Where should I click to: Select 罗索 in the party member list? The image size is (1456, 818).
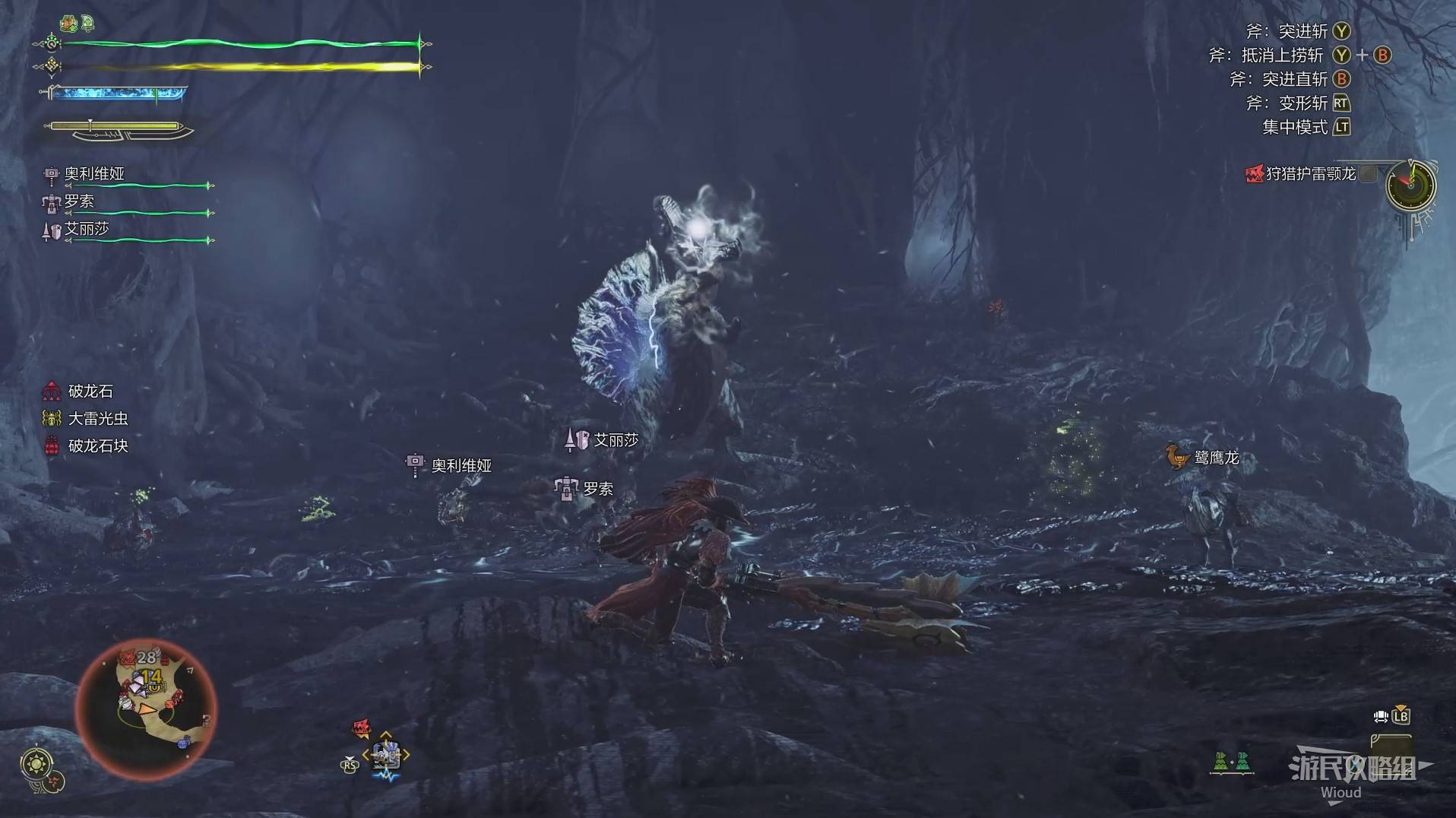78,201
